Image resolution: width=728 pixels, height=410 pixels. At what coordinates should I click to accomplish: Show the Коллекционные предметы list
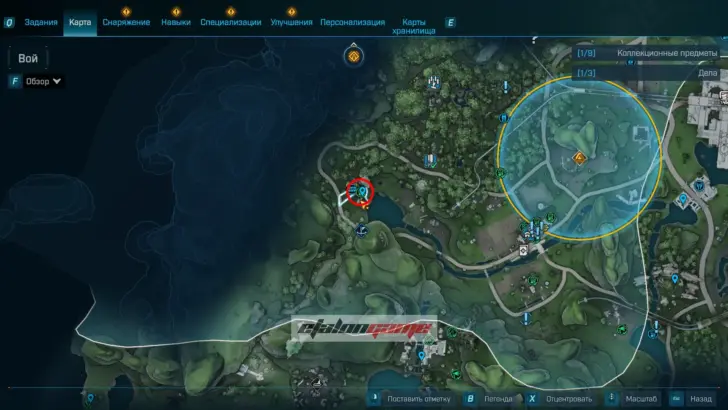[x=650, y=53]
